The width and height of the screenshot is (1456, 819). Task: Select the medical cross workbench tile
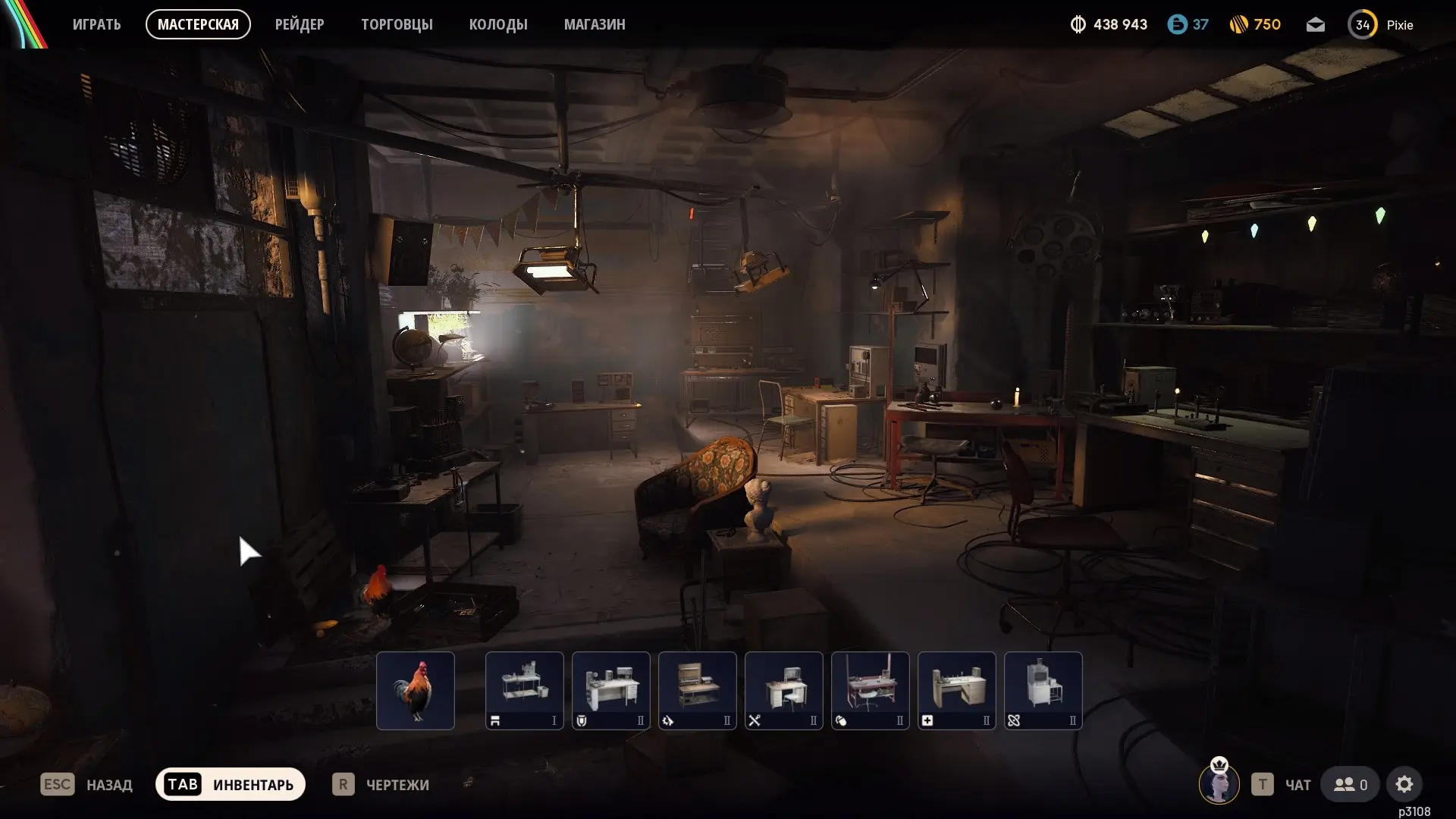coord(957,690)
